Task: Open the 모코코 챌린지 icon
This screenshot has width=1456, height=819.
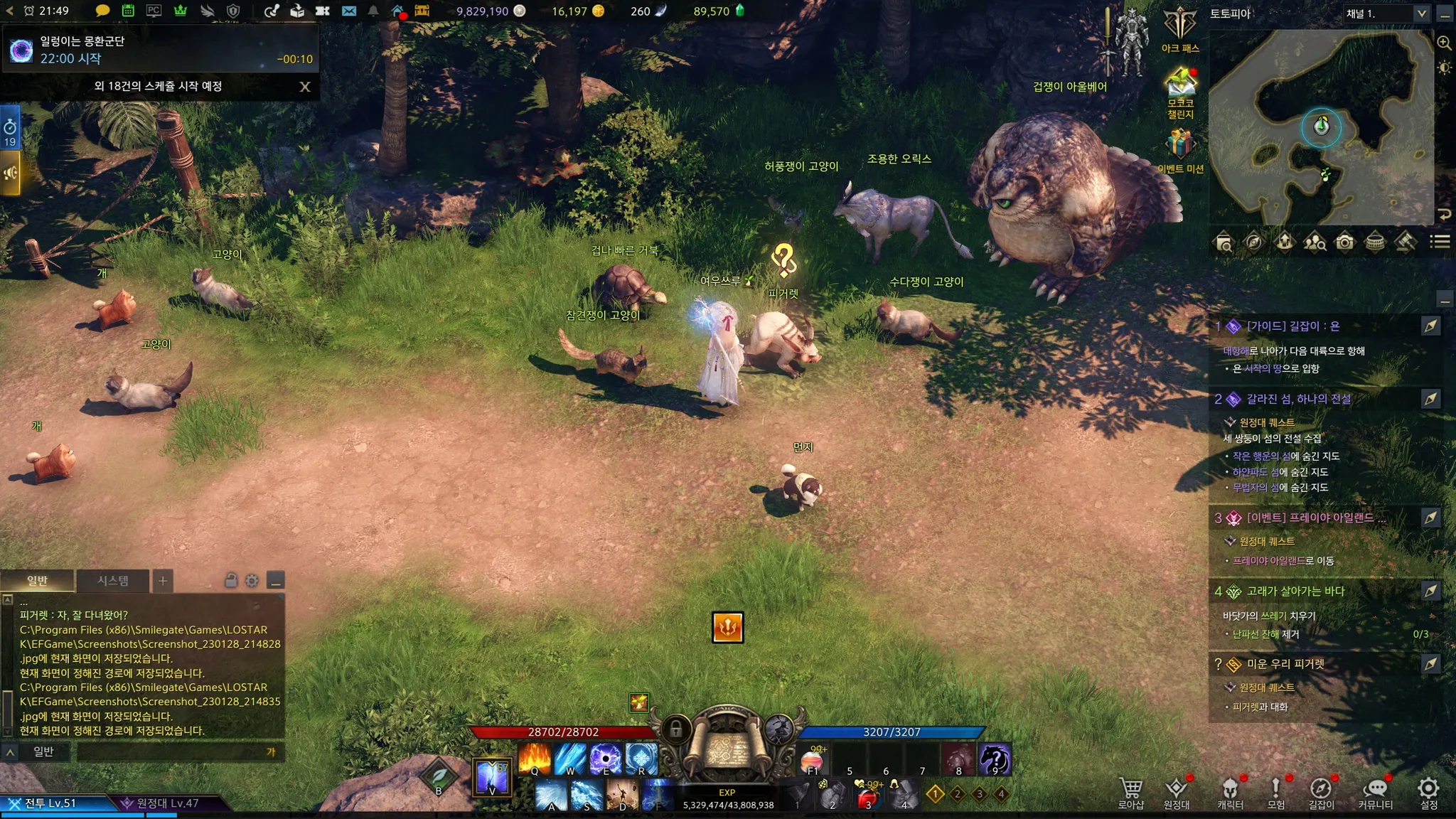Action: click(1180, 90)
